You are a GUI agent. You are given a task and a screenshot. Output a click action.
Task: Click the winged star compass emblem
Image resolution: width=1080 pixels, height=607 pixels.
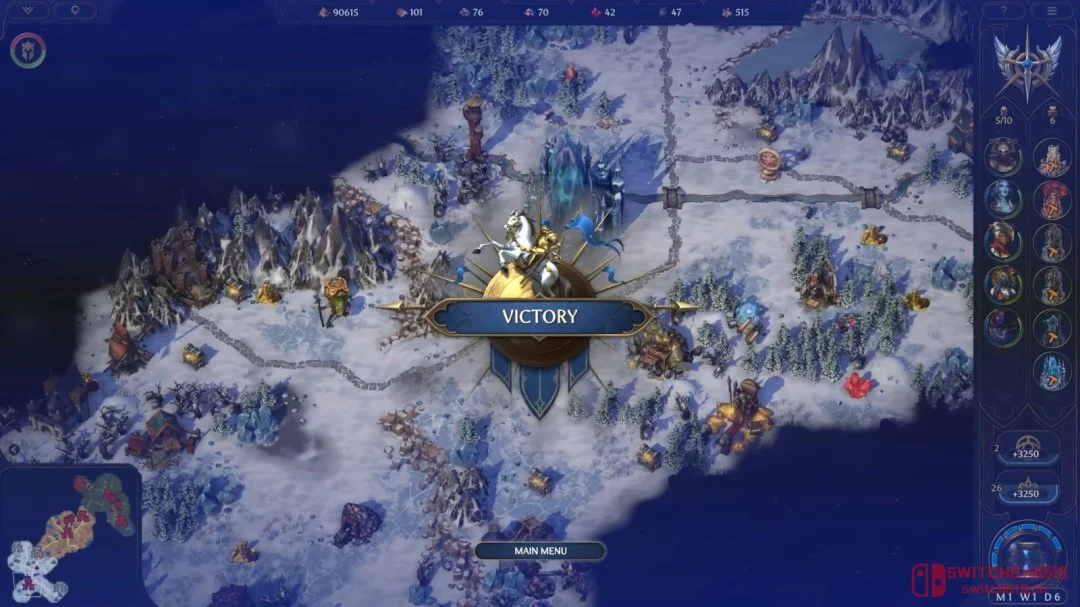coord(1027,65)
